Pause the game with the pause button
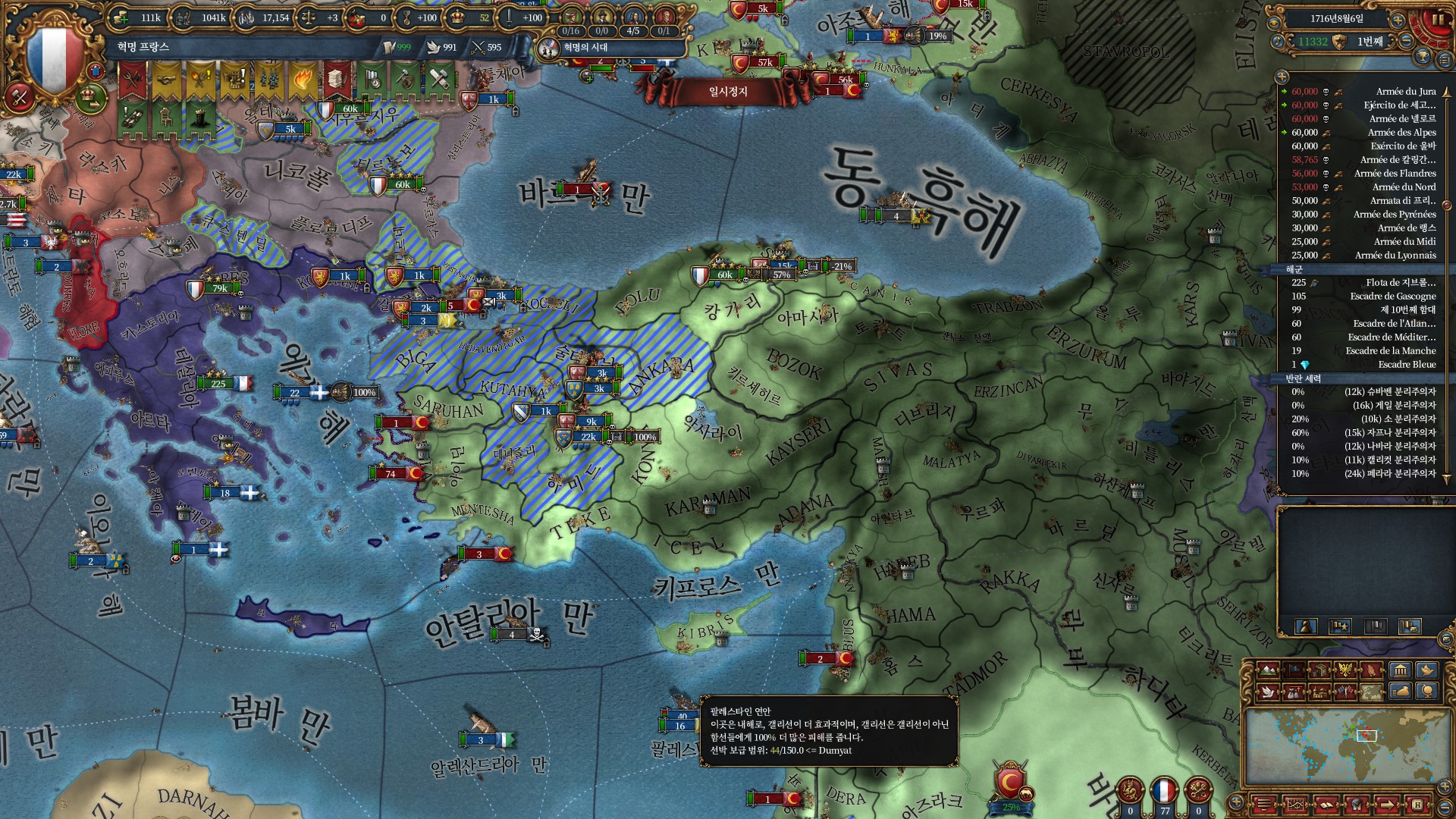 coord(1436,20)
